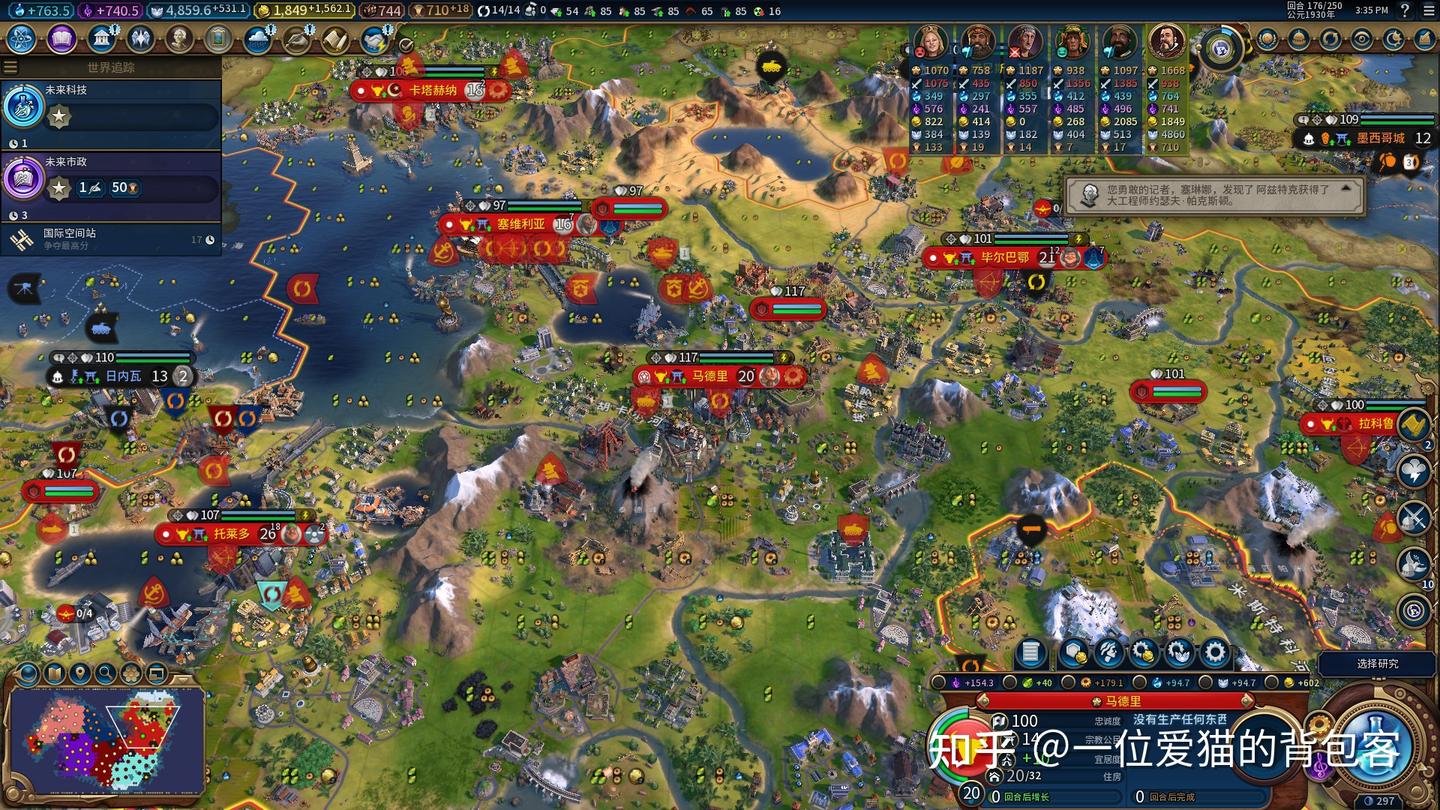Open the technology tree atom icon
The height and width of the screenshot is (810, 1440).
pyautogui.click(x=22, y=39)
